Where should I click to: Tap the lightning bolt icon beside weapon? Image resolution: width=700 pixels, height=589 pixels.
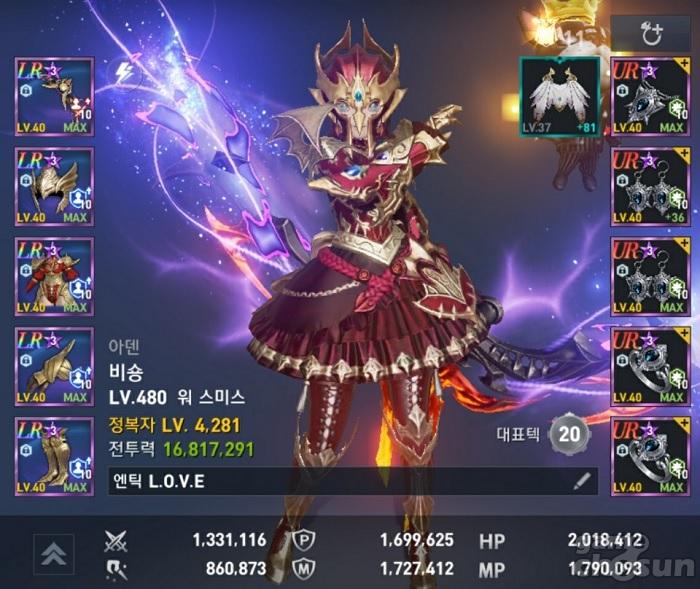coord(124,72)
